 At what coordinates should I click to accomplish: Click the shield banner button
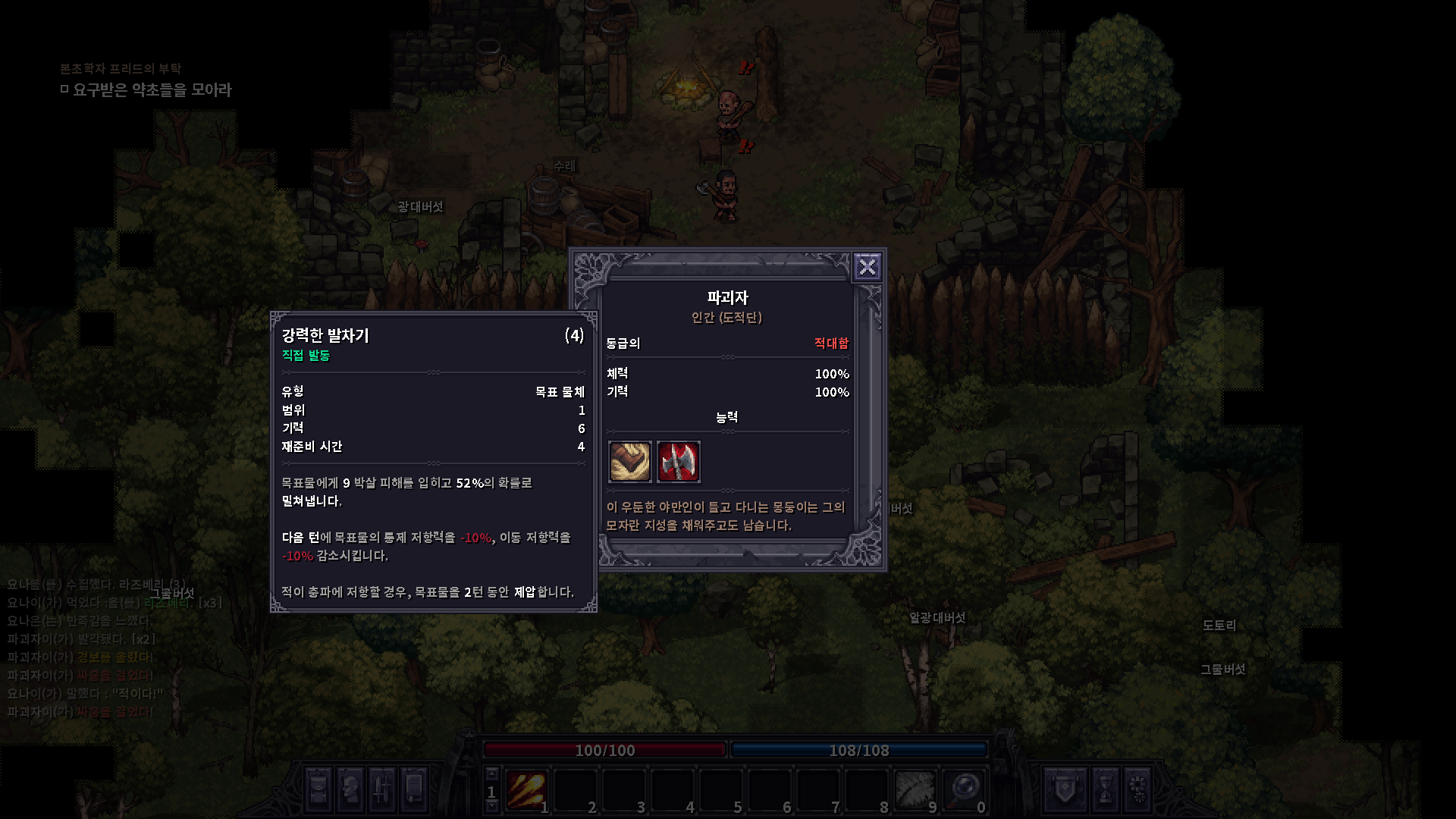click(x=1064, y=789)
